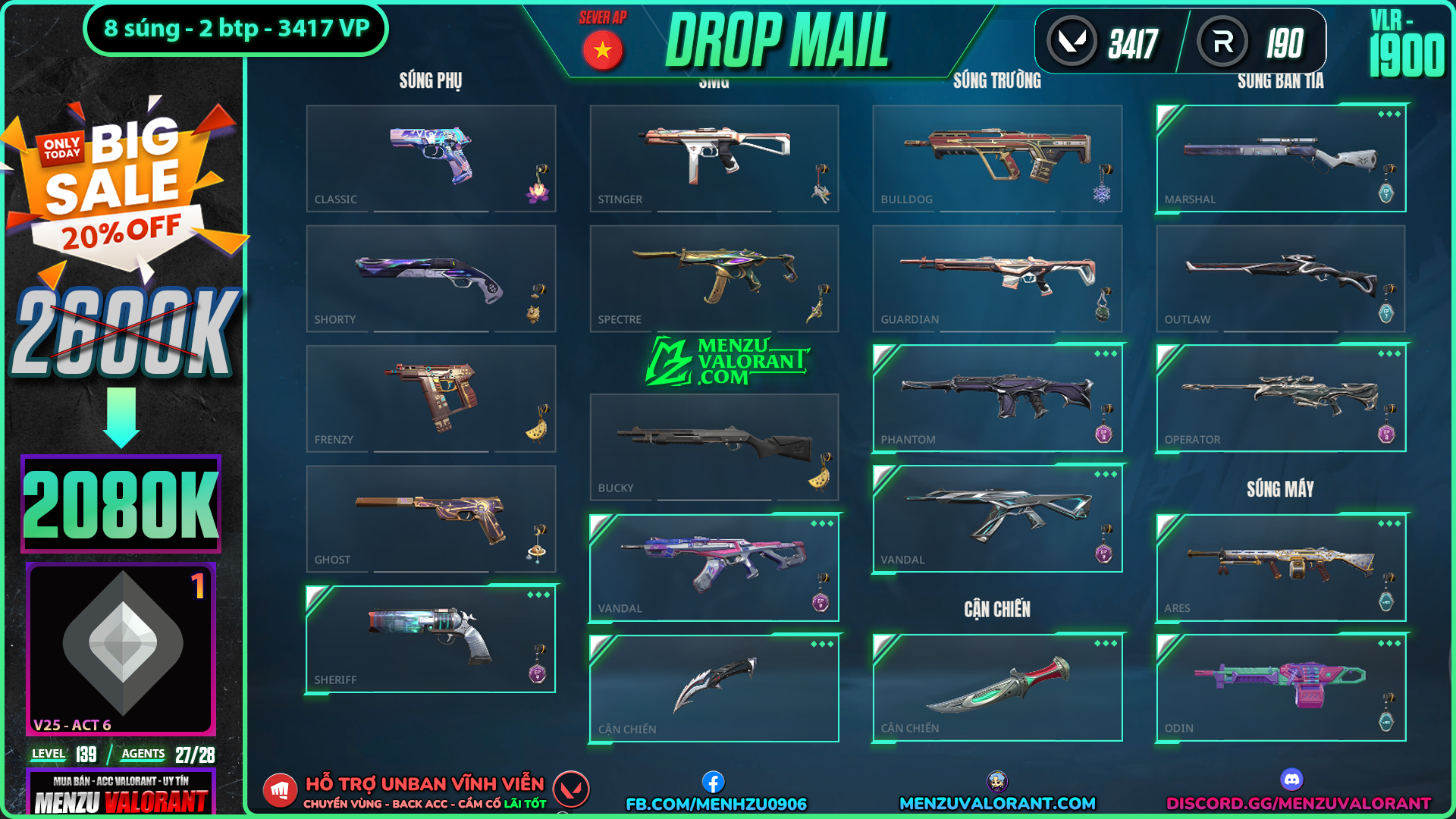This screenshot has width=1456, height=819.
Task: Select the Marshal sniper slot
Action: click(1281, 158)
